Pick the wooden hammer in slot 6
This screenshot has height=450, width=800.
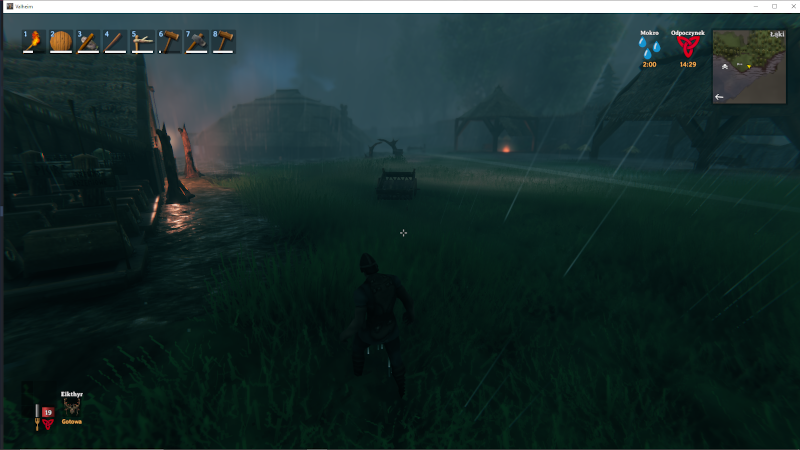coord(169,41)
